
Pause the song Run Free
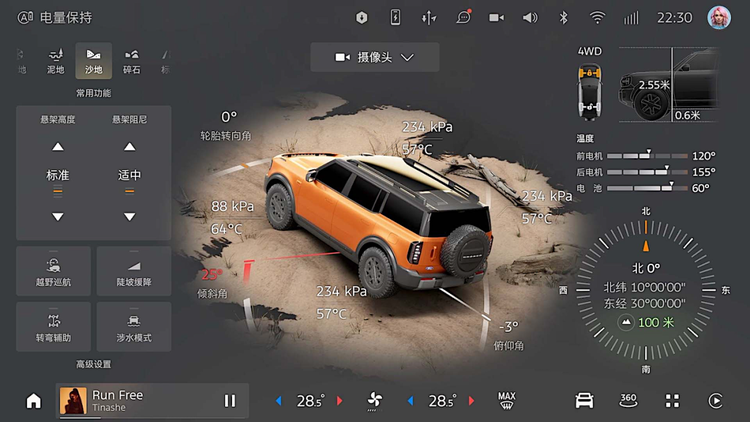pos(230,401)
